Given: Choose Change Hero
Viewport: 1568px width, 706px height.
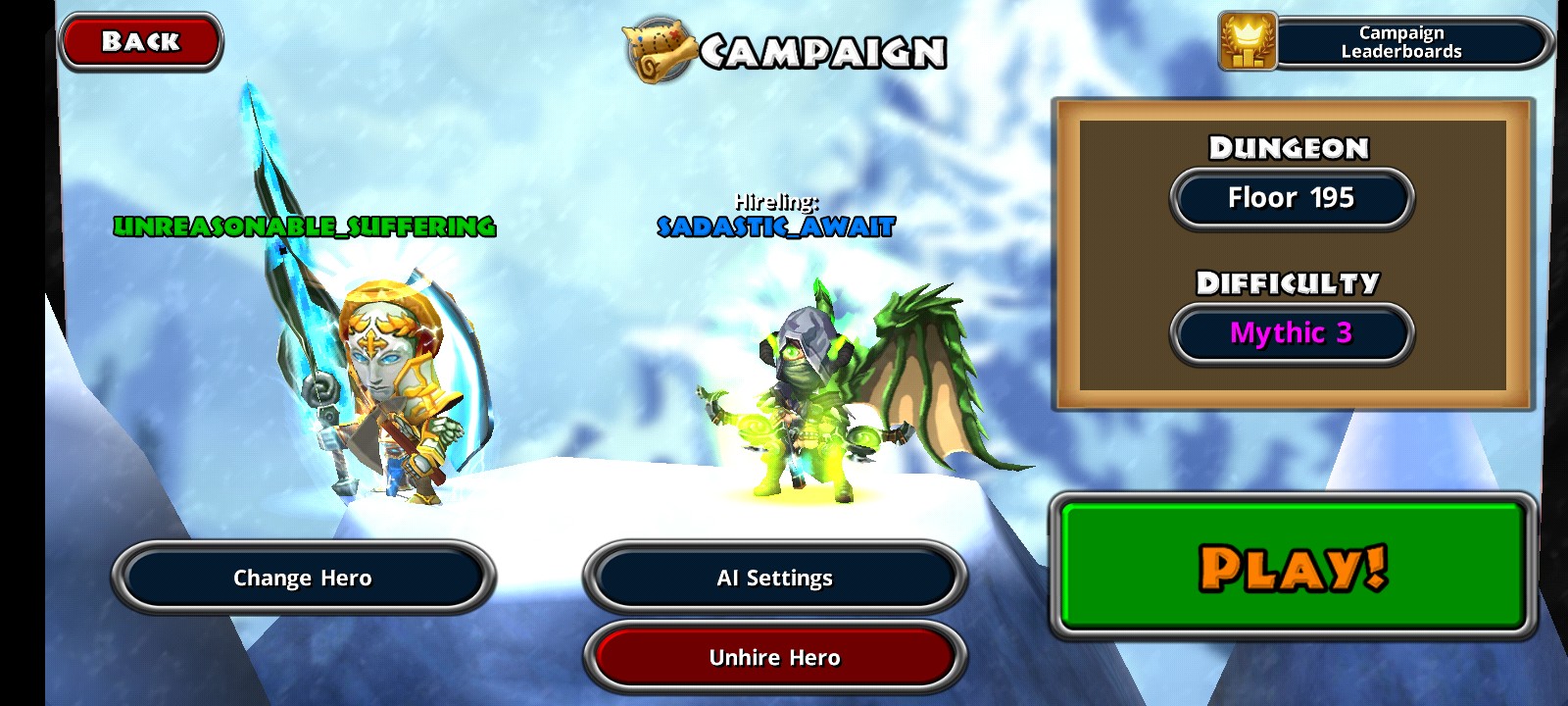Looking at the screenshot, I should tap(303, 578).
